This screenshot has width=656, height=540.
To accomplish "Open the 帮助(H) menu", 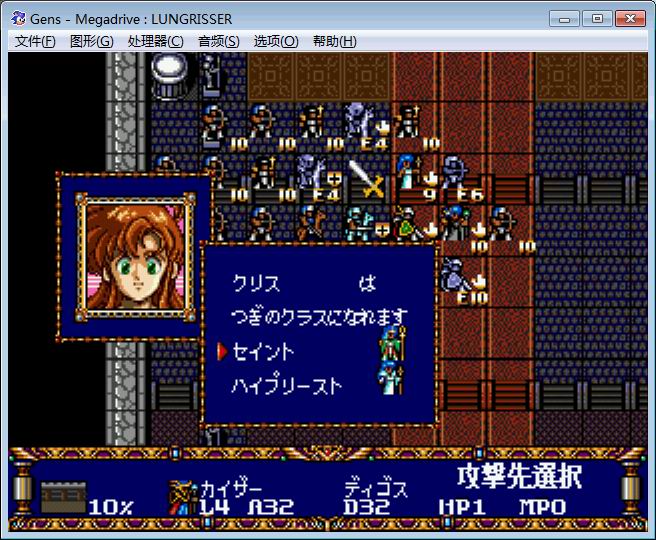I will [x=334, y=41].
